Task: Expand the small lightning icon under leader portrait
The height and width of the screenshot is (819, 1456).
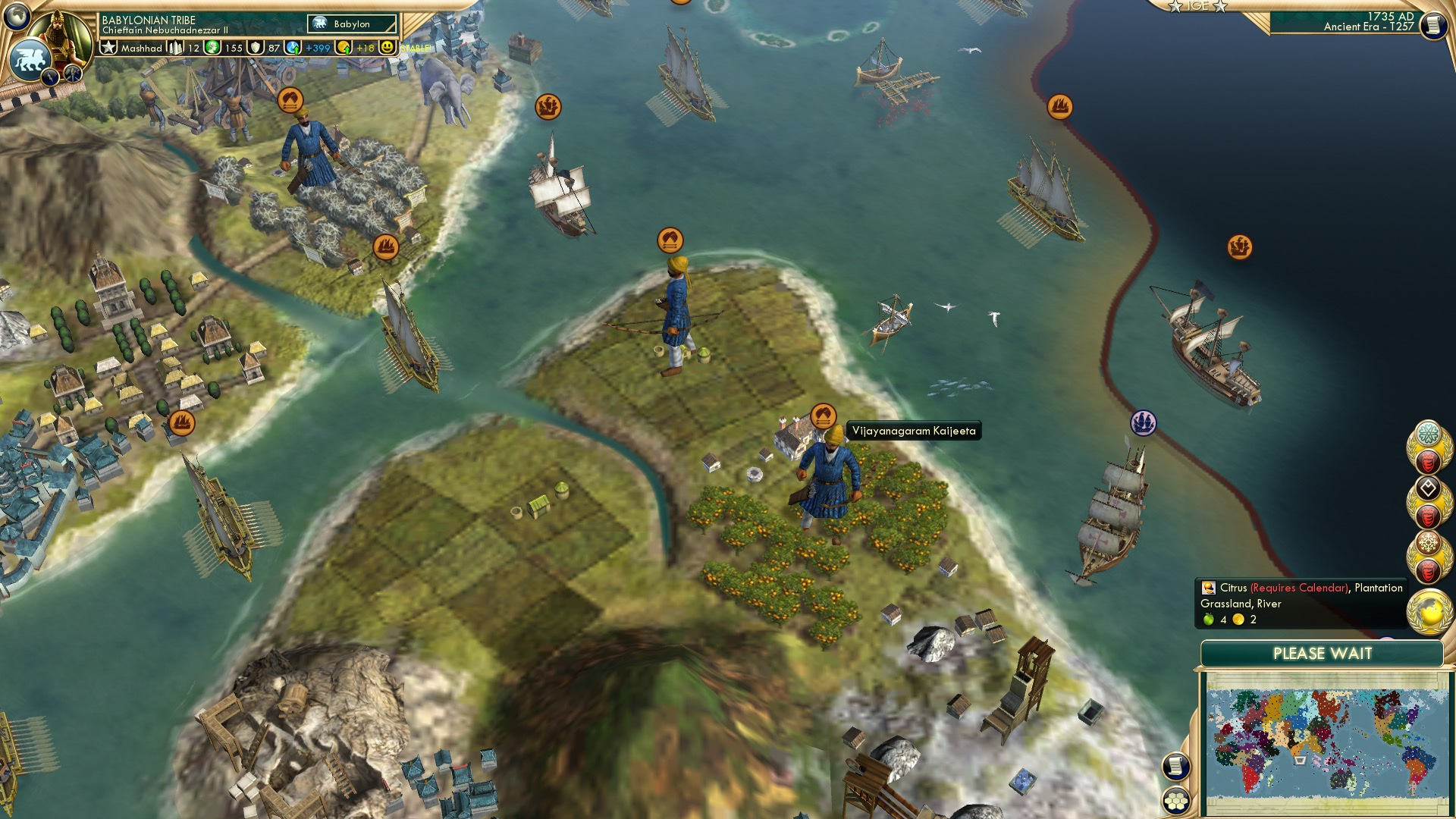Action: tap(50, 77)
